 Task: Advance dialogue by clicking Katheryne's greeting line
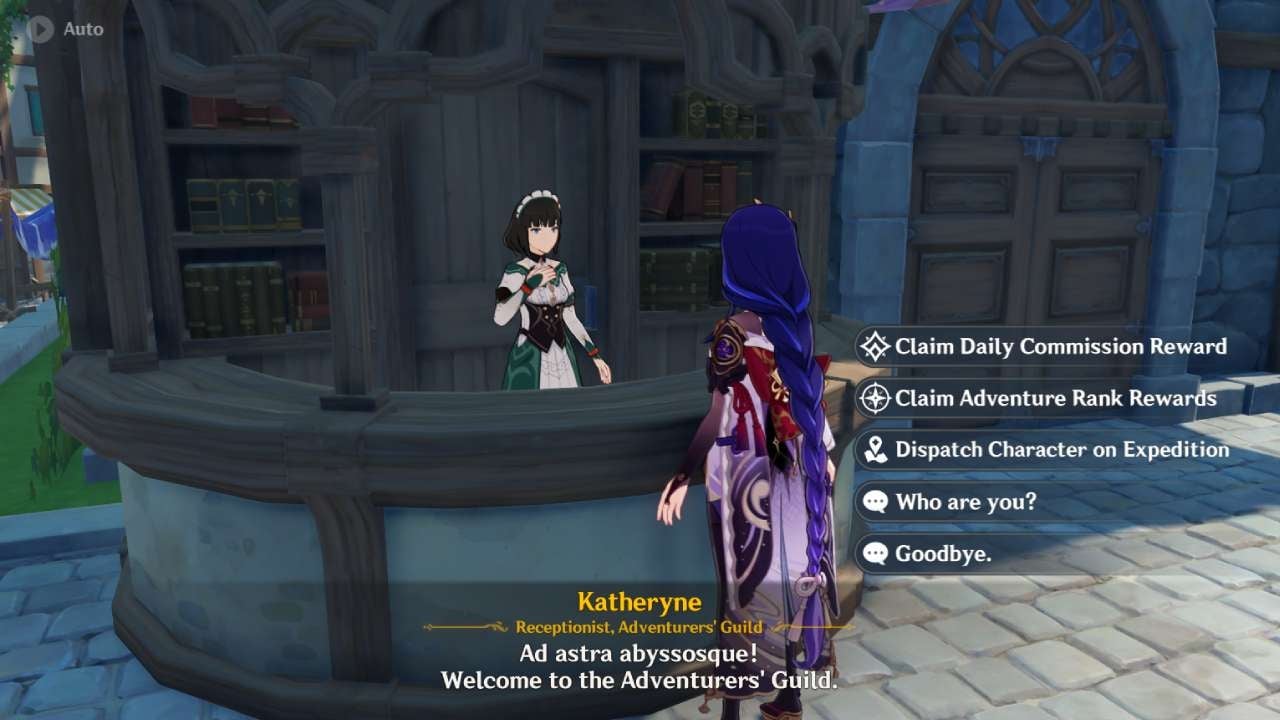pos(640,651)
